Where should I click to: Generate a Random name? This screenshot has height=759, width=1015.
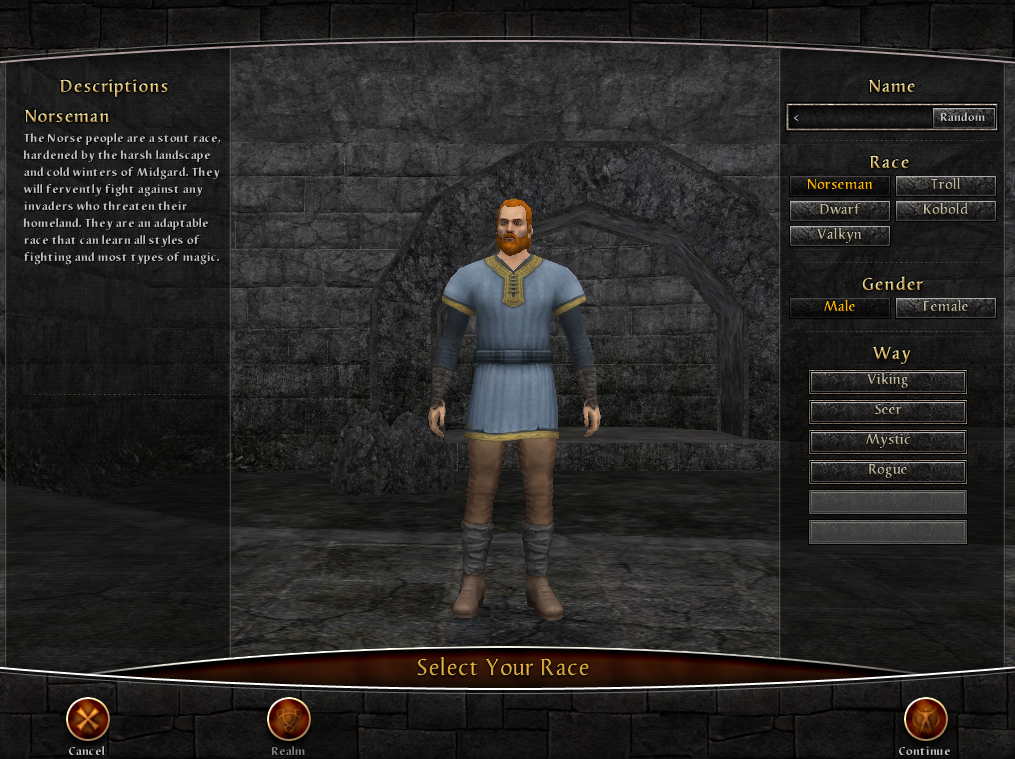point(963,118)
